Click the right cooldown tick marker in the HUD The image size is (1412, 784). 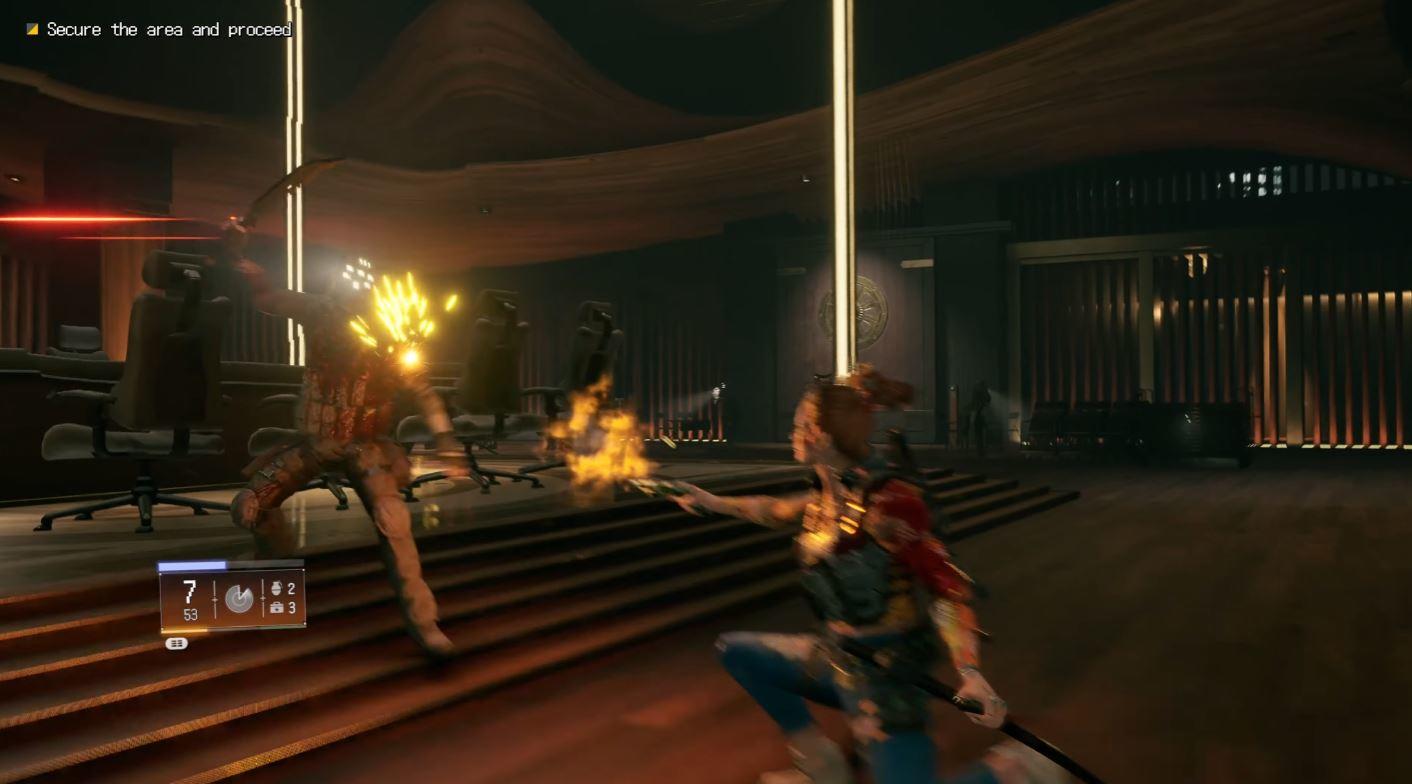point(263,598)
